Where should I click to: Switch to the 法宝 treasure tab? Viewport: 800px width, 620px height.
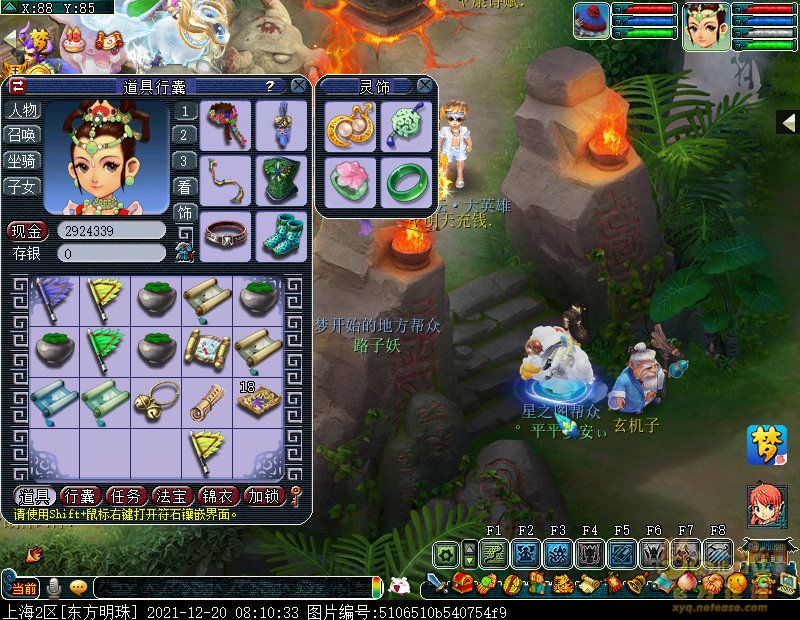tap(172, 496)
